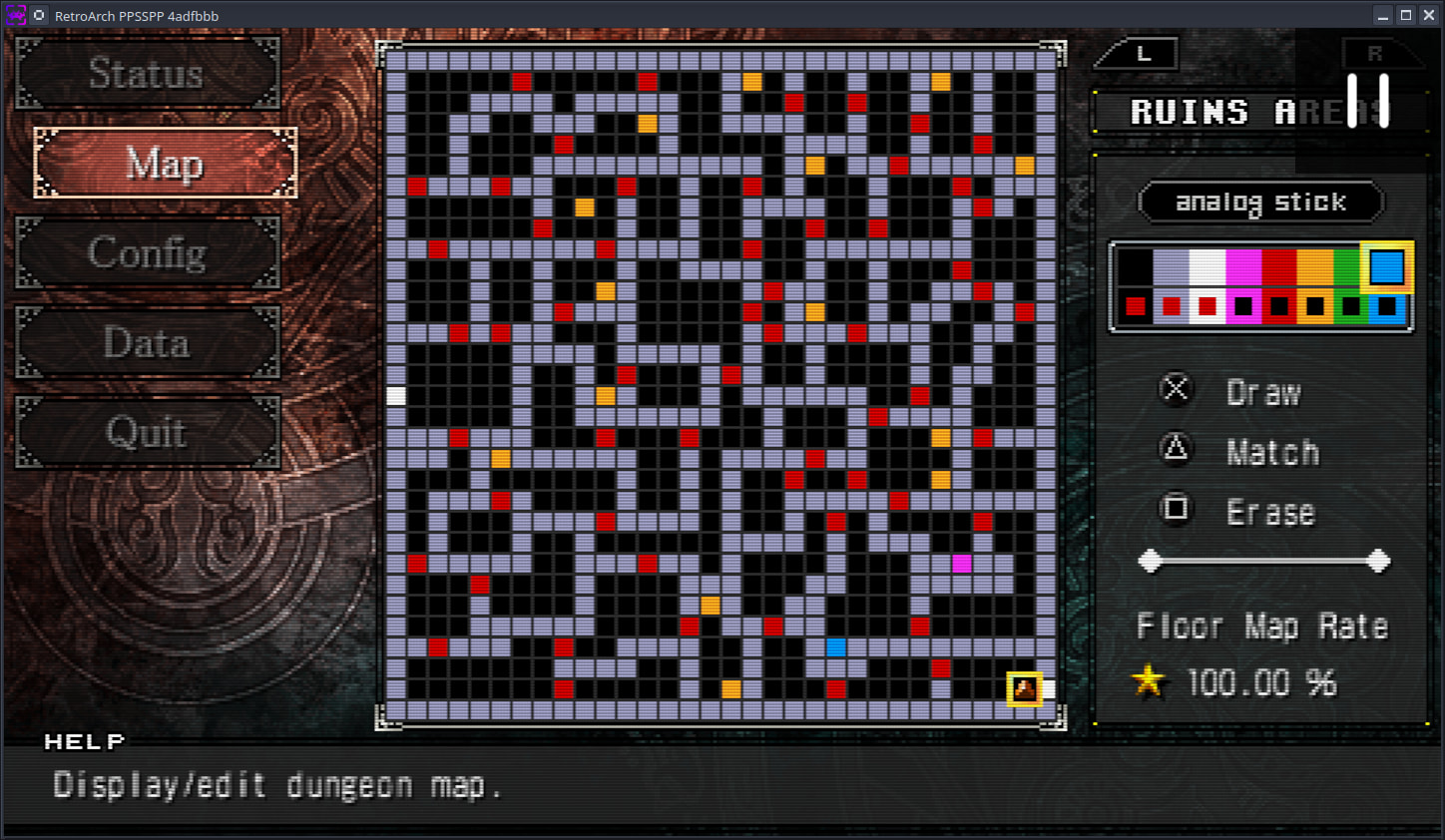Screen dimensions: 1445x840
Task: Switch to previous floor with L tab
Action: pos(1143,54)
